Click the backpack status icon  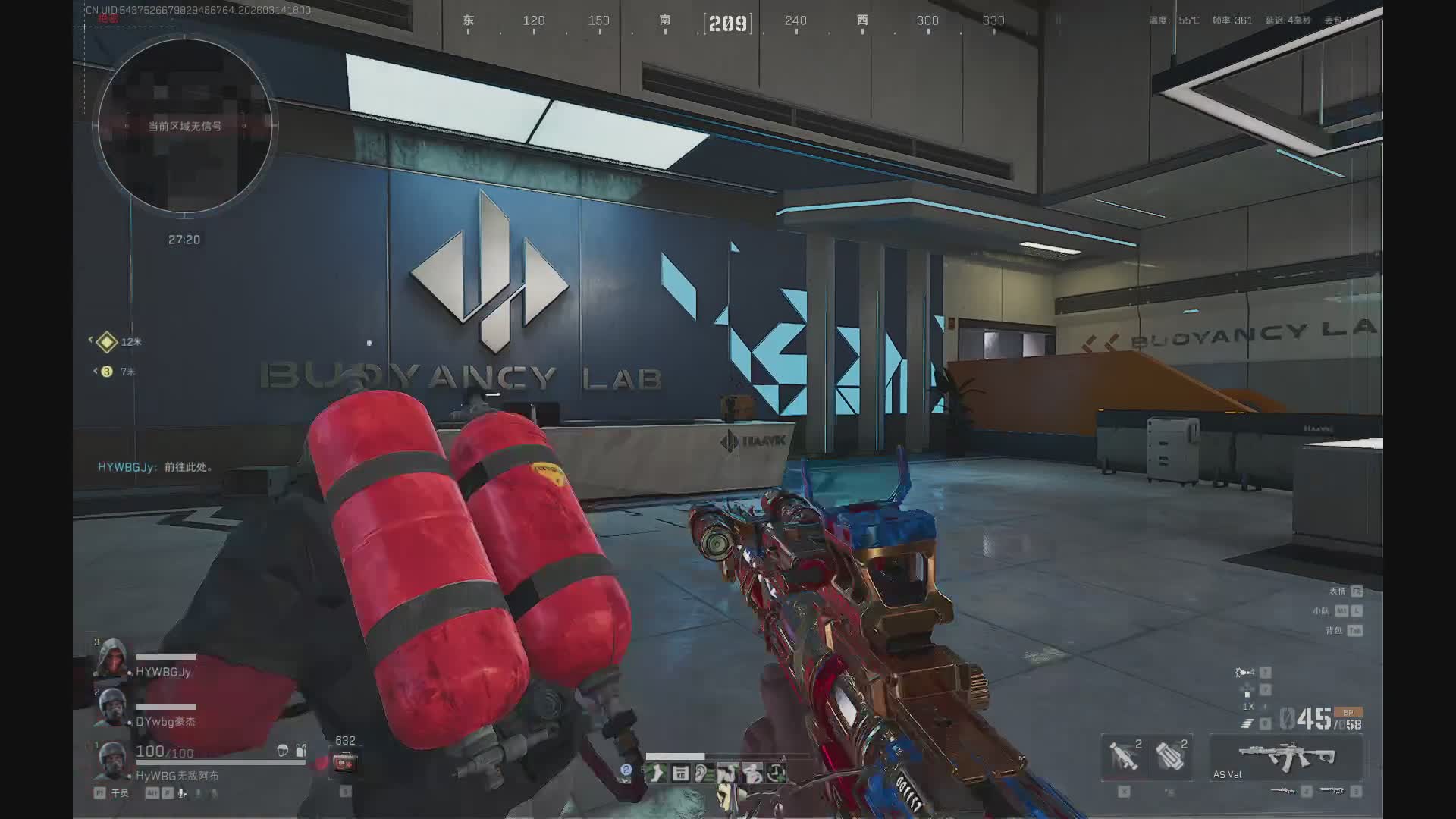(301, 750)
